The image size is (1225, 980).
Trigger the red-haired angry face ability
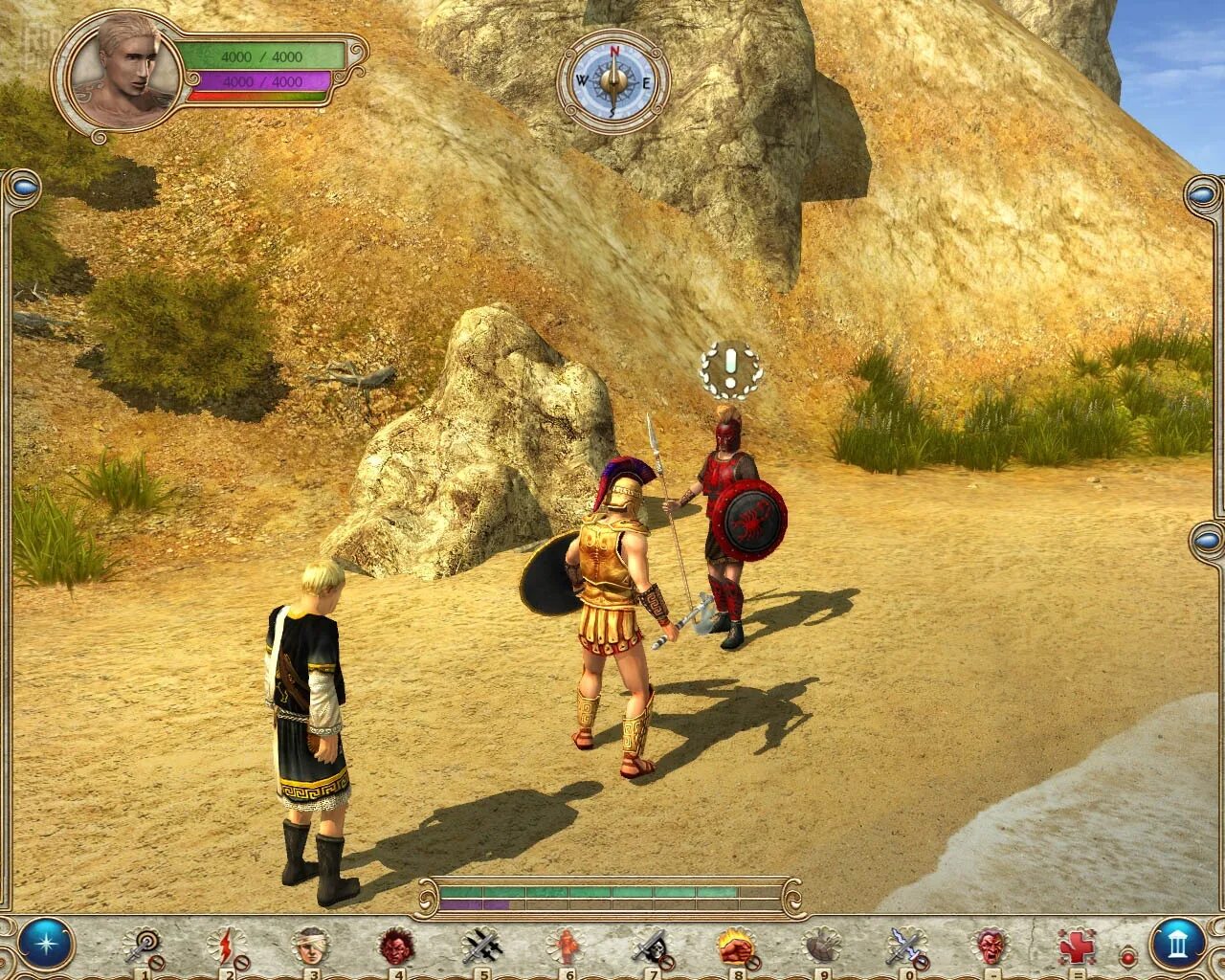(394, 947)
